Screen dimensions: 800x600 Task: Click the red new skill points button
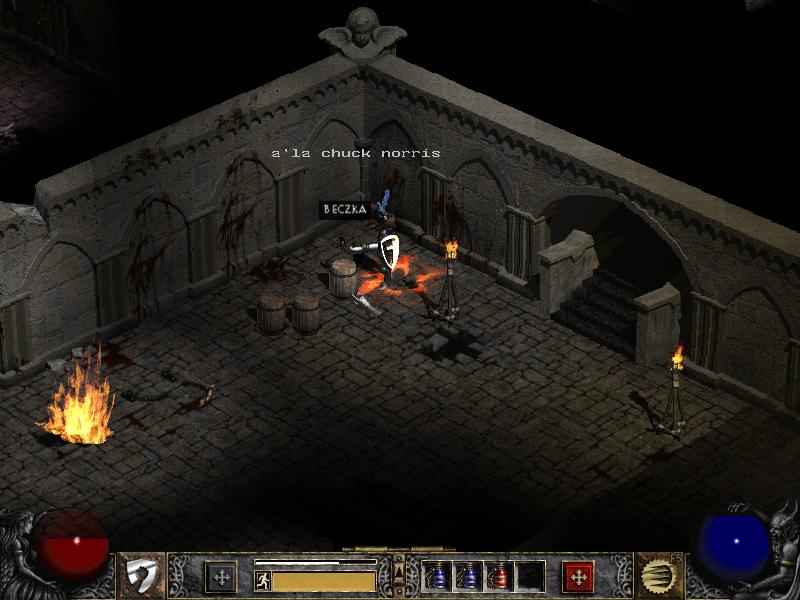point(578,577)
